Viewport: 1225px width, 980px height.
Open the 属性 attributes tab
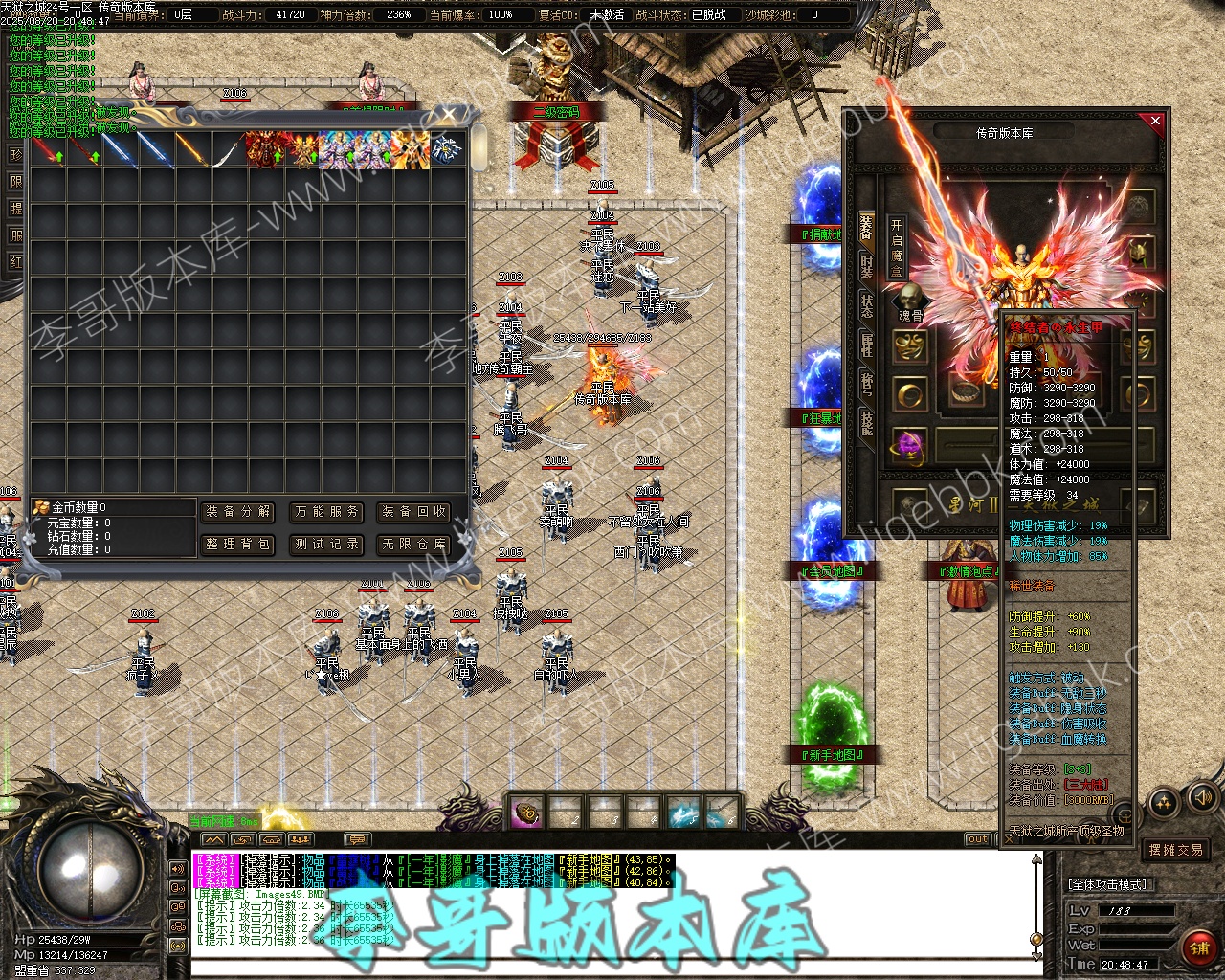tap(866, 345)
